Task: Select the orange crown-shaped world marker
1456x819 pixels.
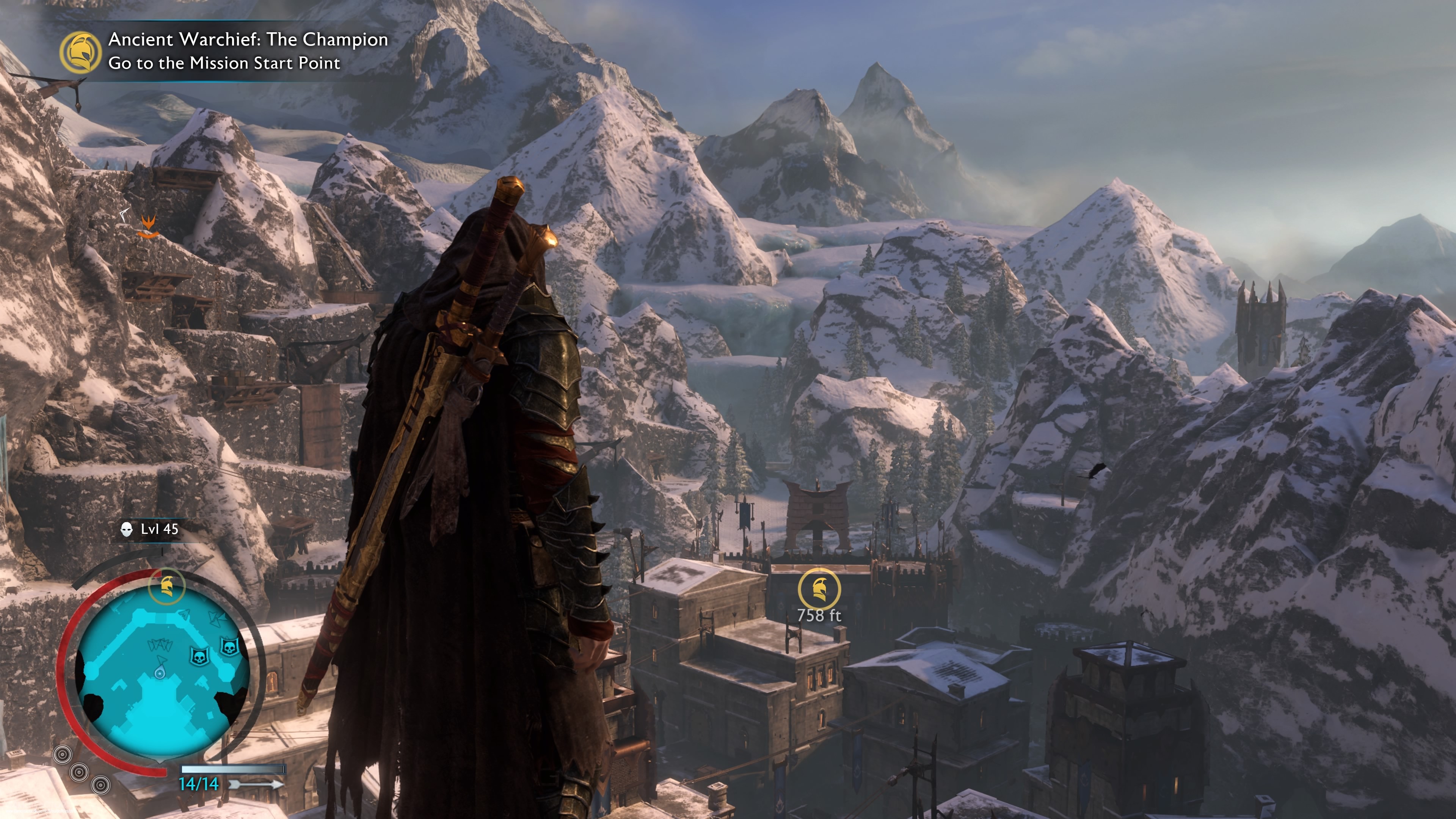Action: point(147,227)
